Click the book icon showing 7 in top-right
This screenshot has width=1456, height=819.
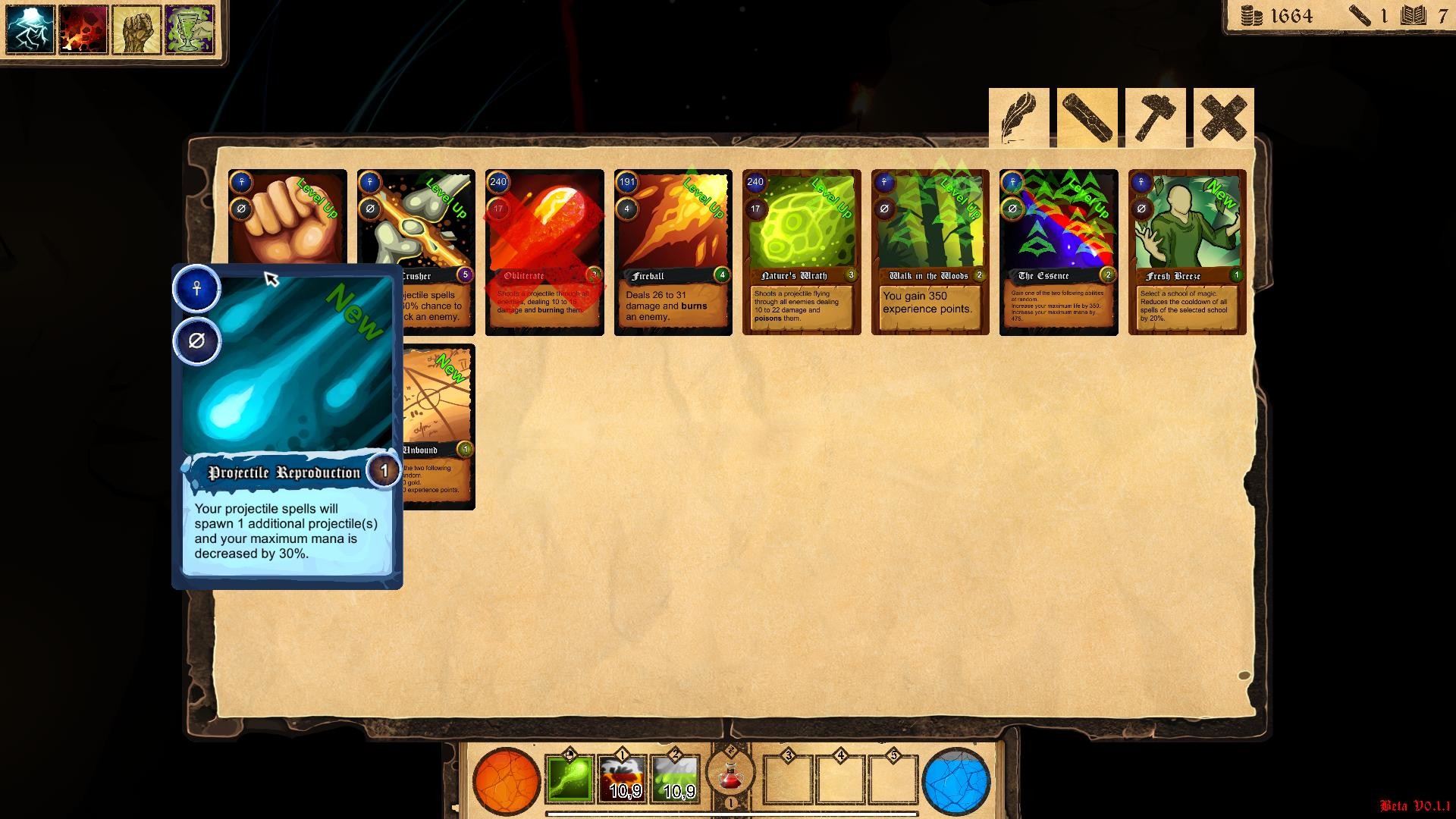pos(1412,16)
